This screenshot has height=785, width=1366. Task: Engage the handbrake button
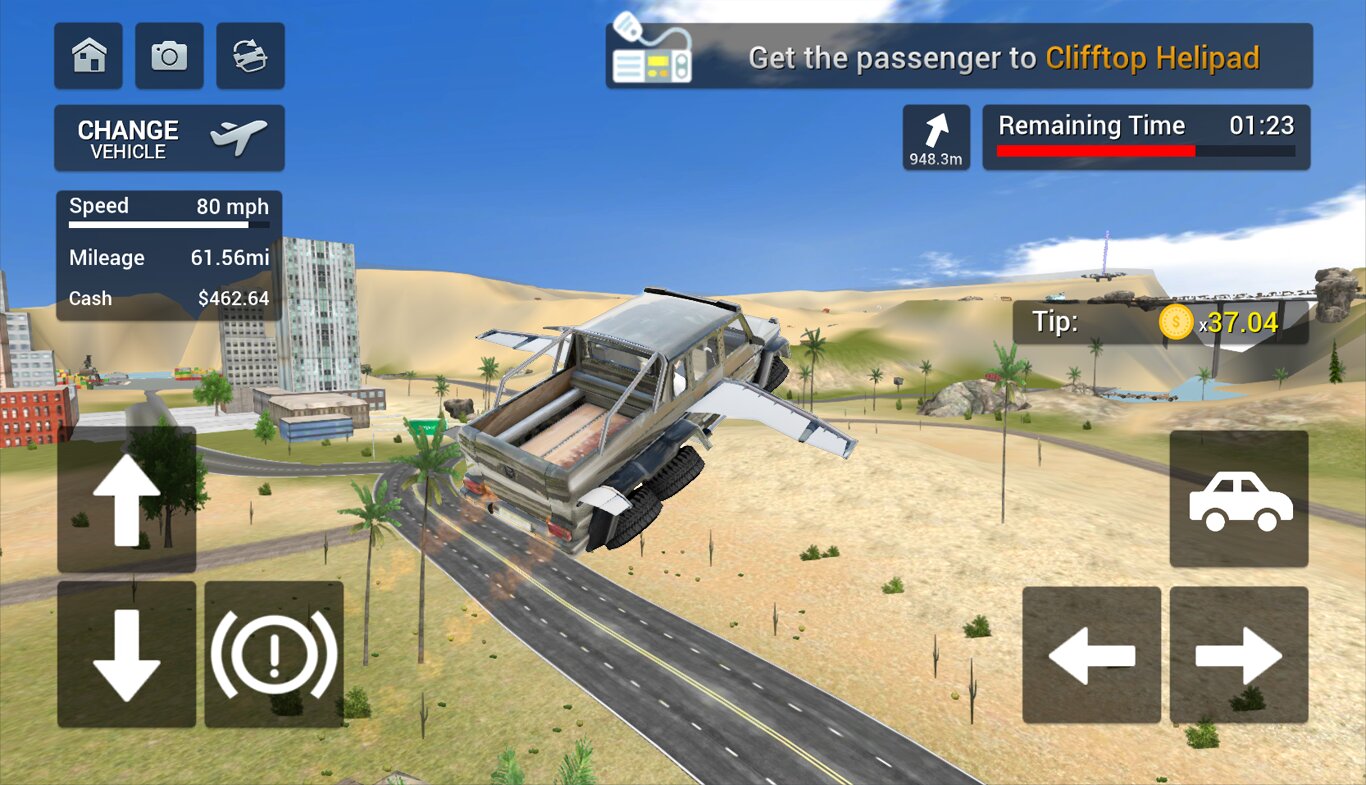[274, 654]
